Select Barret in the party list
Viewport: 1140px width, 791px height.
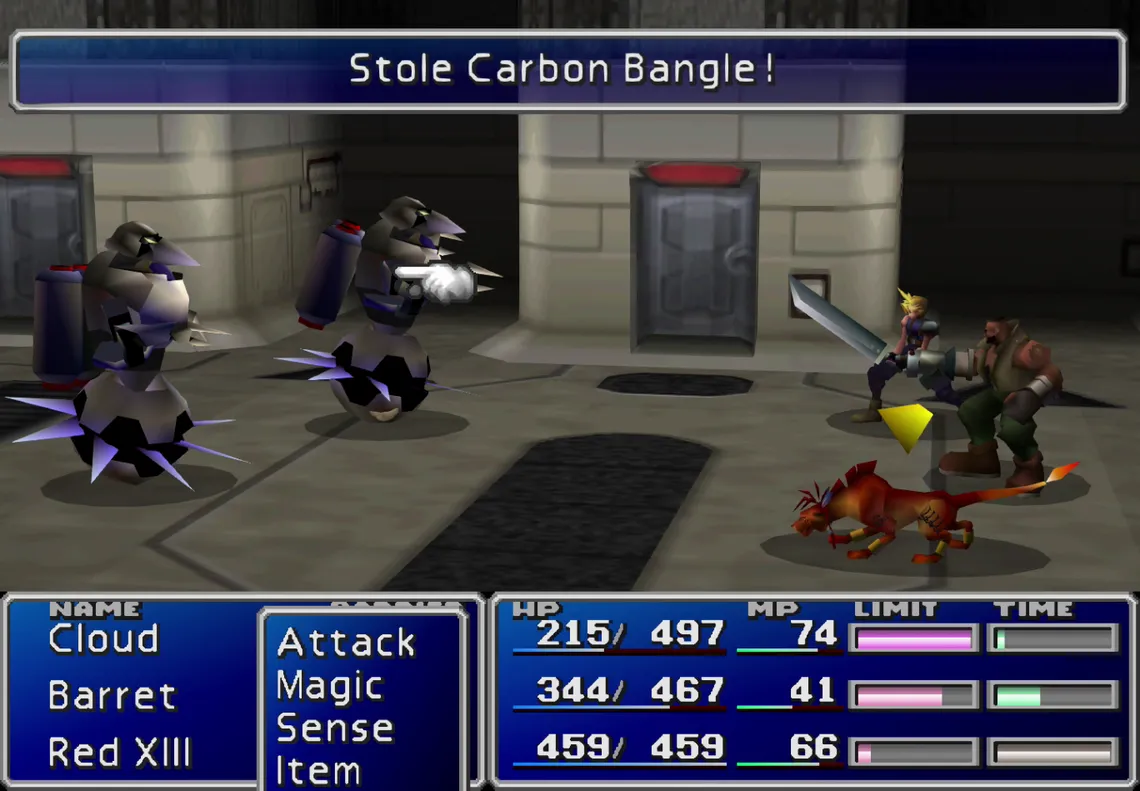112,696
